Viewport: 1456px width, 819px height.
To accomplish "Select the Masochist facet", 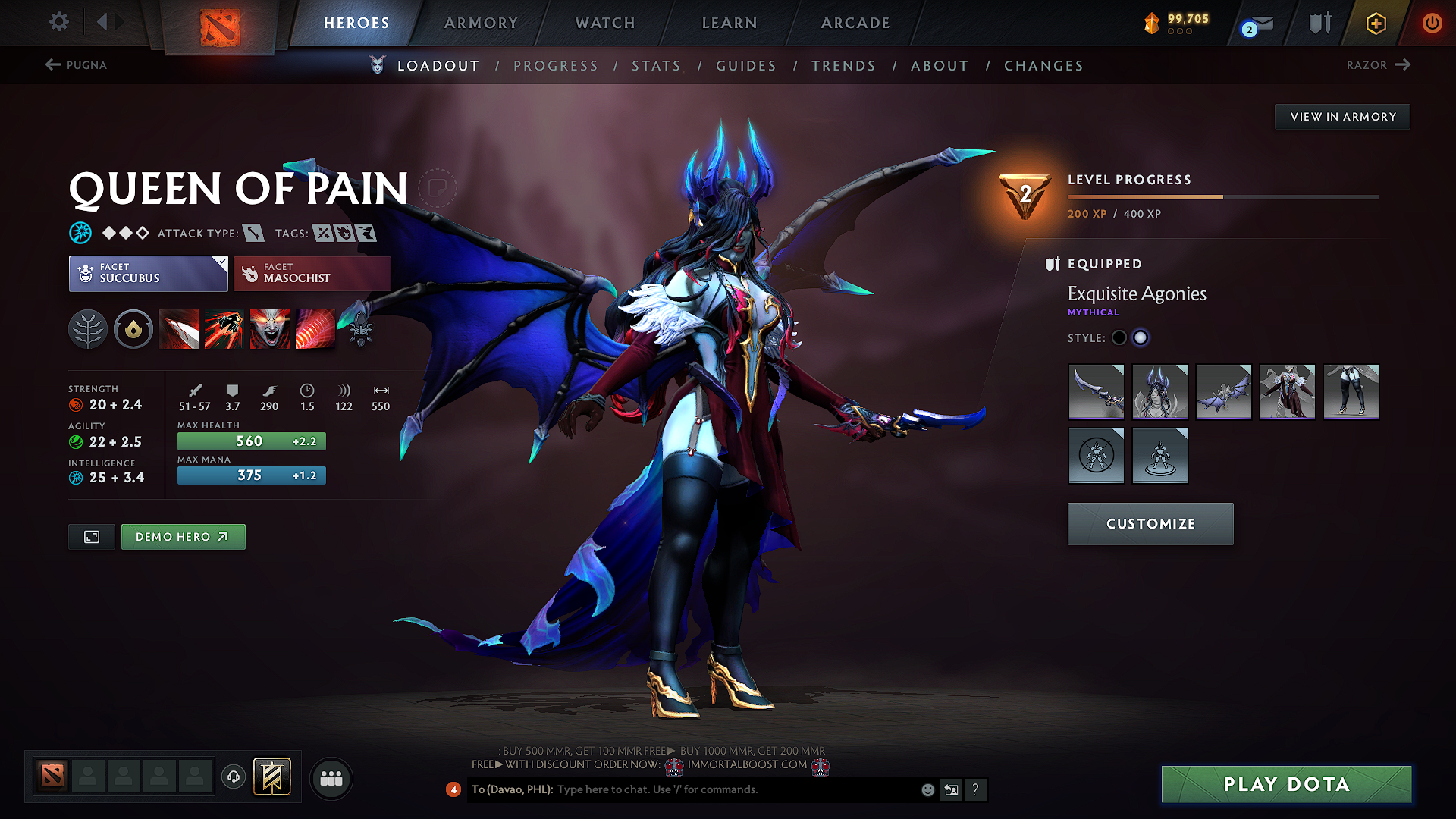I will pos(312,274).
